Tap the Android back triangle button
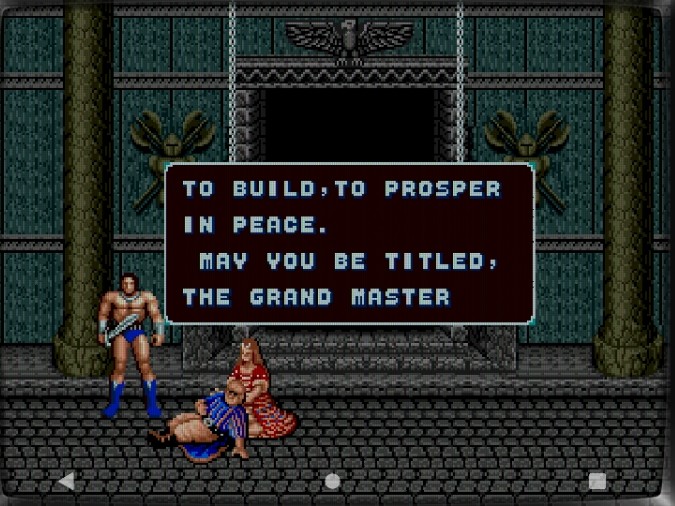 (66, 481)
